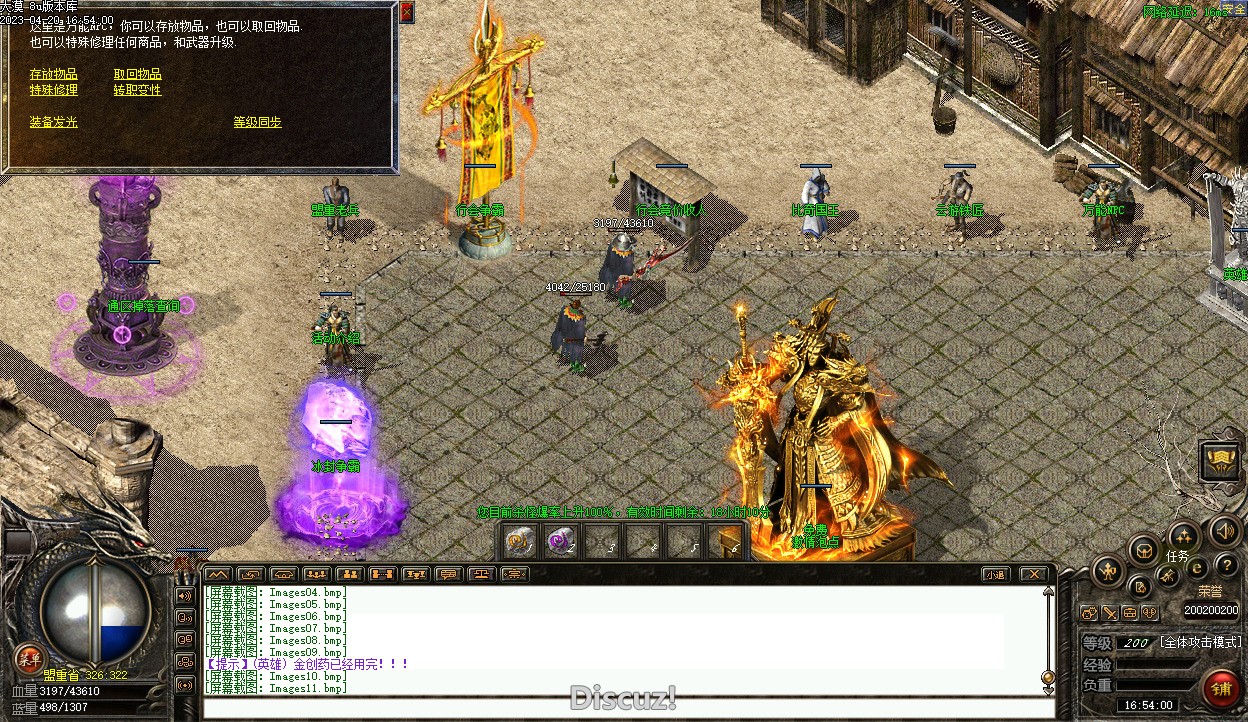
Task: Open the character figure icon
Action: point(1108,572)
